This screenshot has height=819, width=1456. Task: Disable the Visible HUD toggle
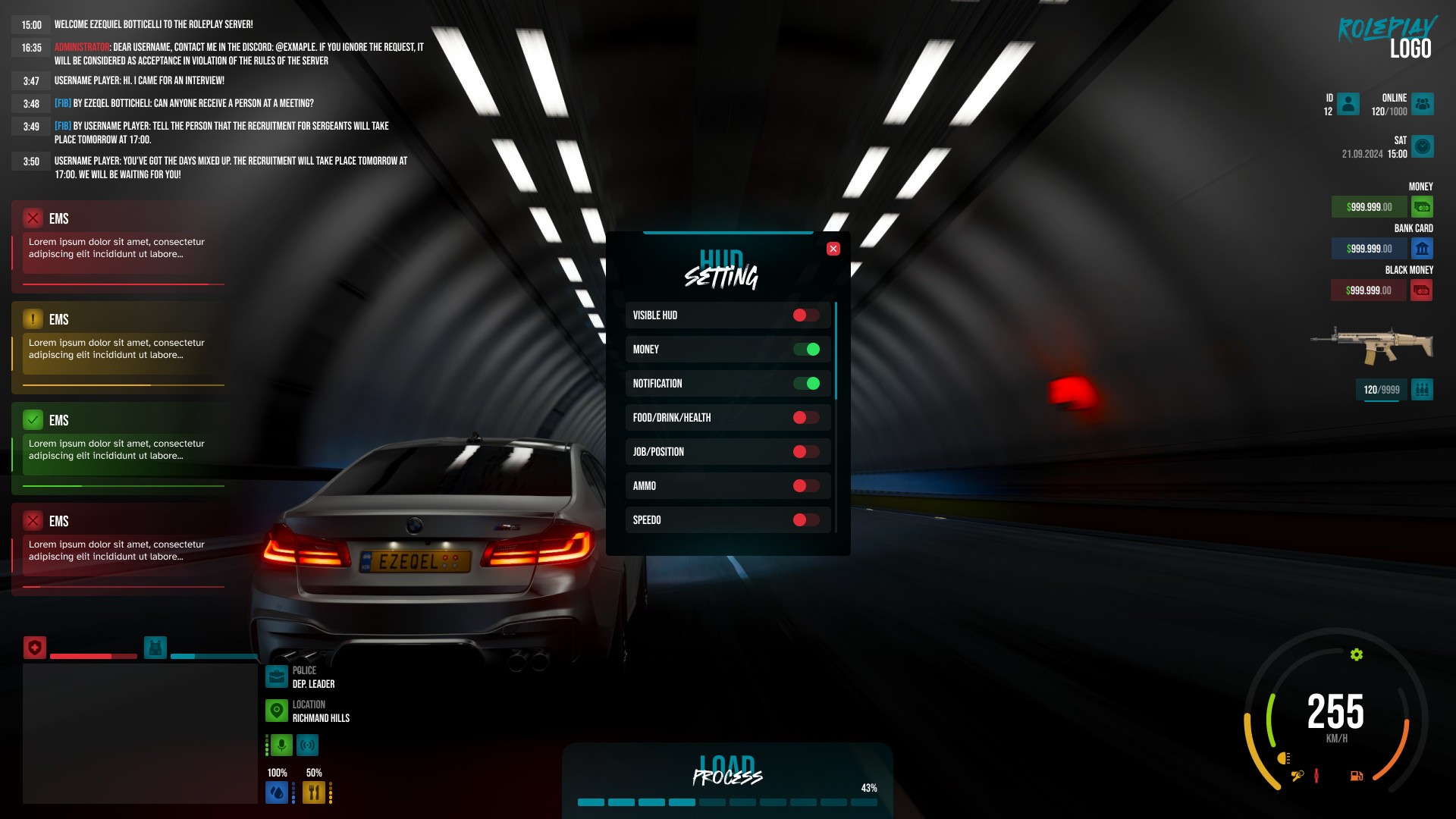[x=807, y=315]
